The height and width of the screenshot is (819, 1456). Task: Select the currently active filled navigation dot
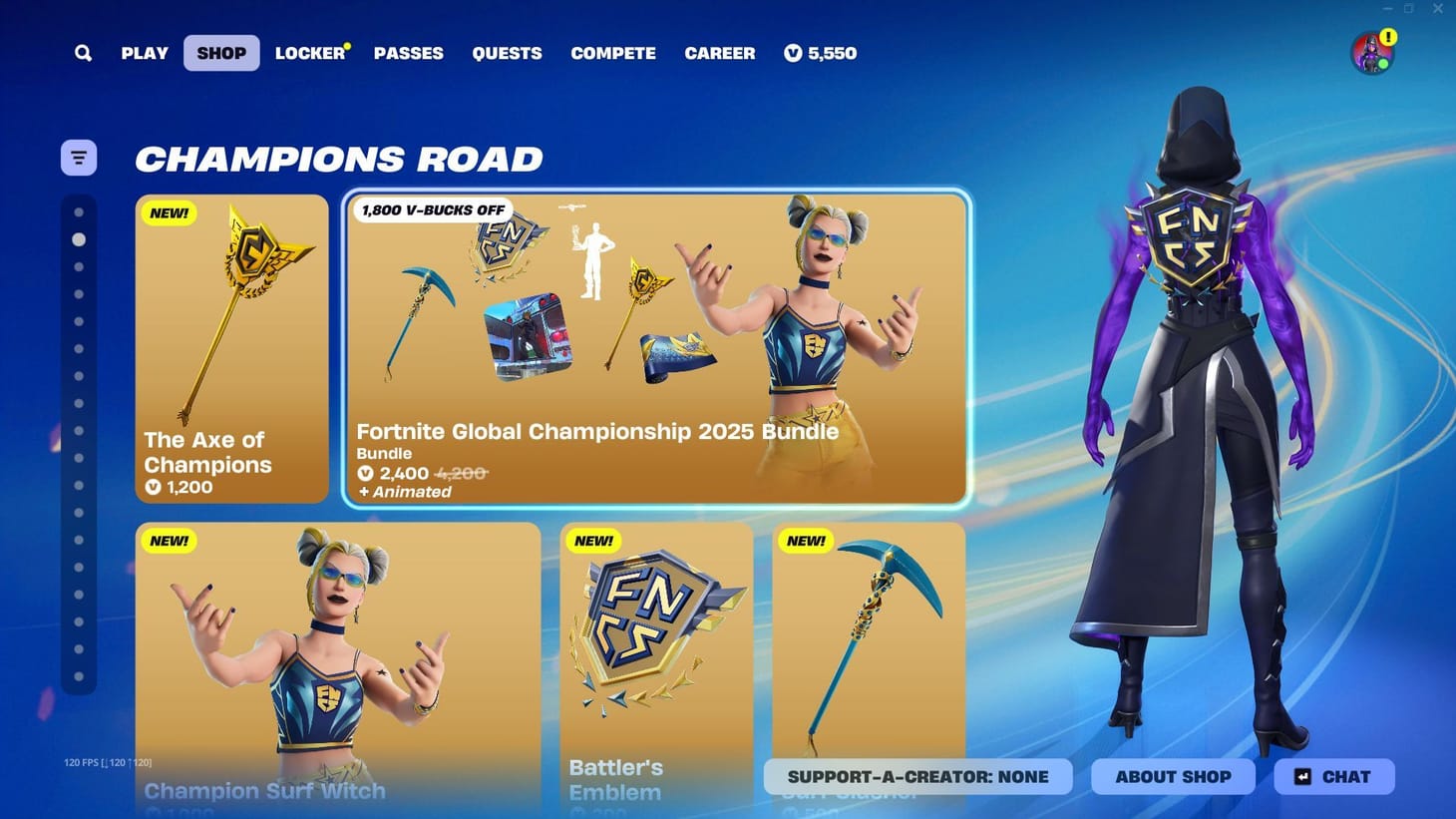click(80, 239)
